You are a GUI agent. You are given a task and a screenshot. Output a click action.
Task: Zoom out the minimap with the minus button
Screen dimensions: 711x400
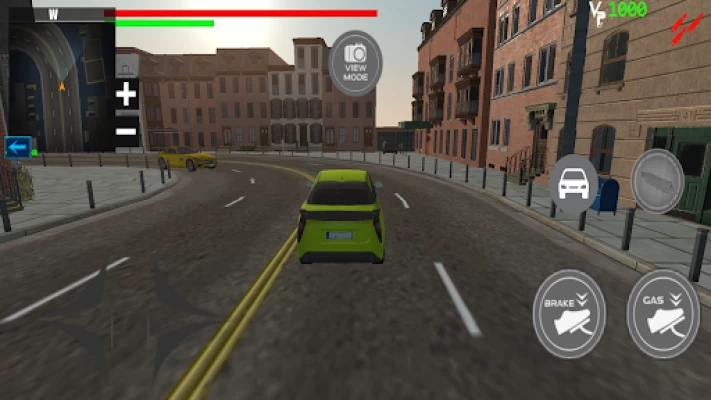126,131
